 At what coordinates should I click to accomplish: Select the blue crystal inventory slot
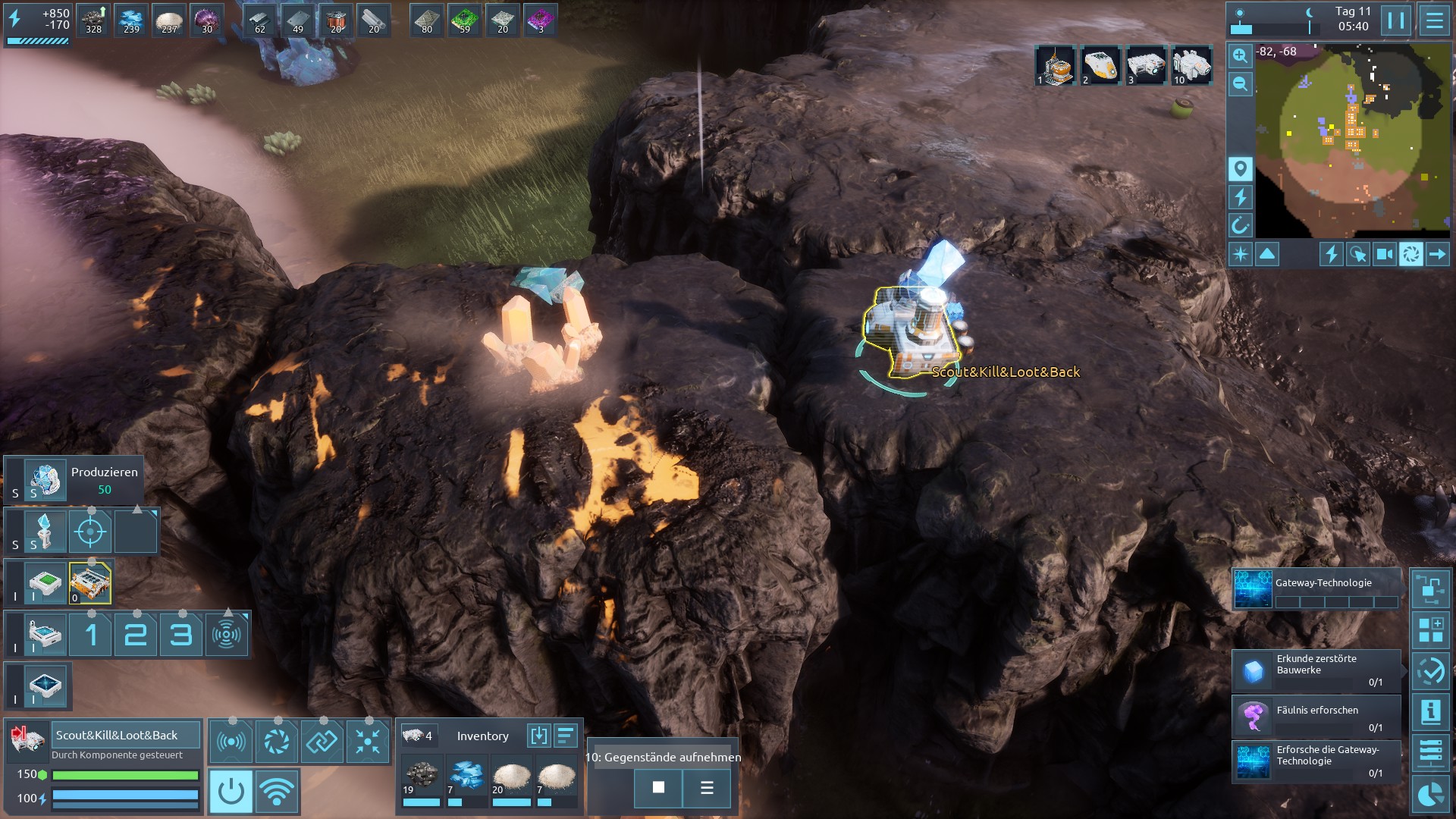(x=466, y=778)
